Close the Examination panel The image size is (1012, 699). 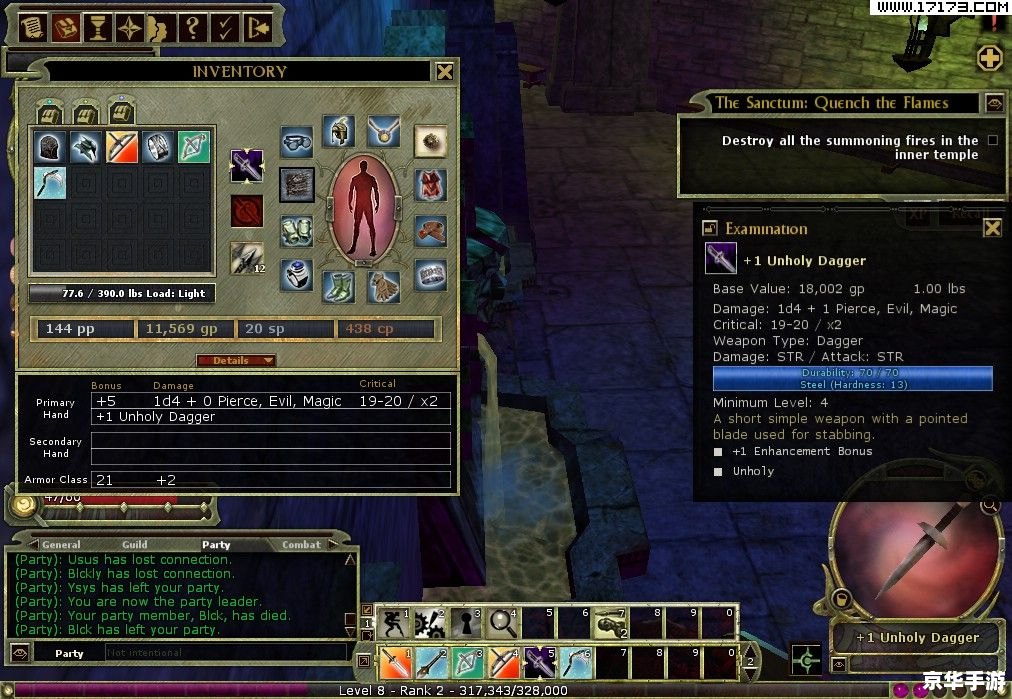pyautogui.click(x=991, y=228)
